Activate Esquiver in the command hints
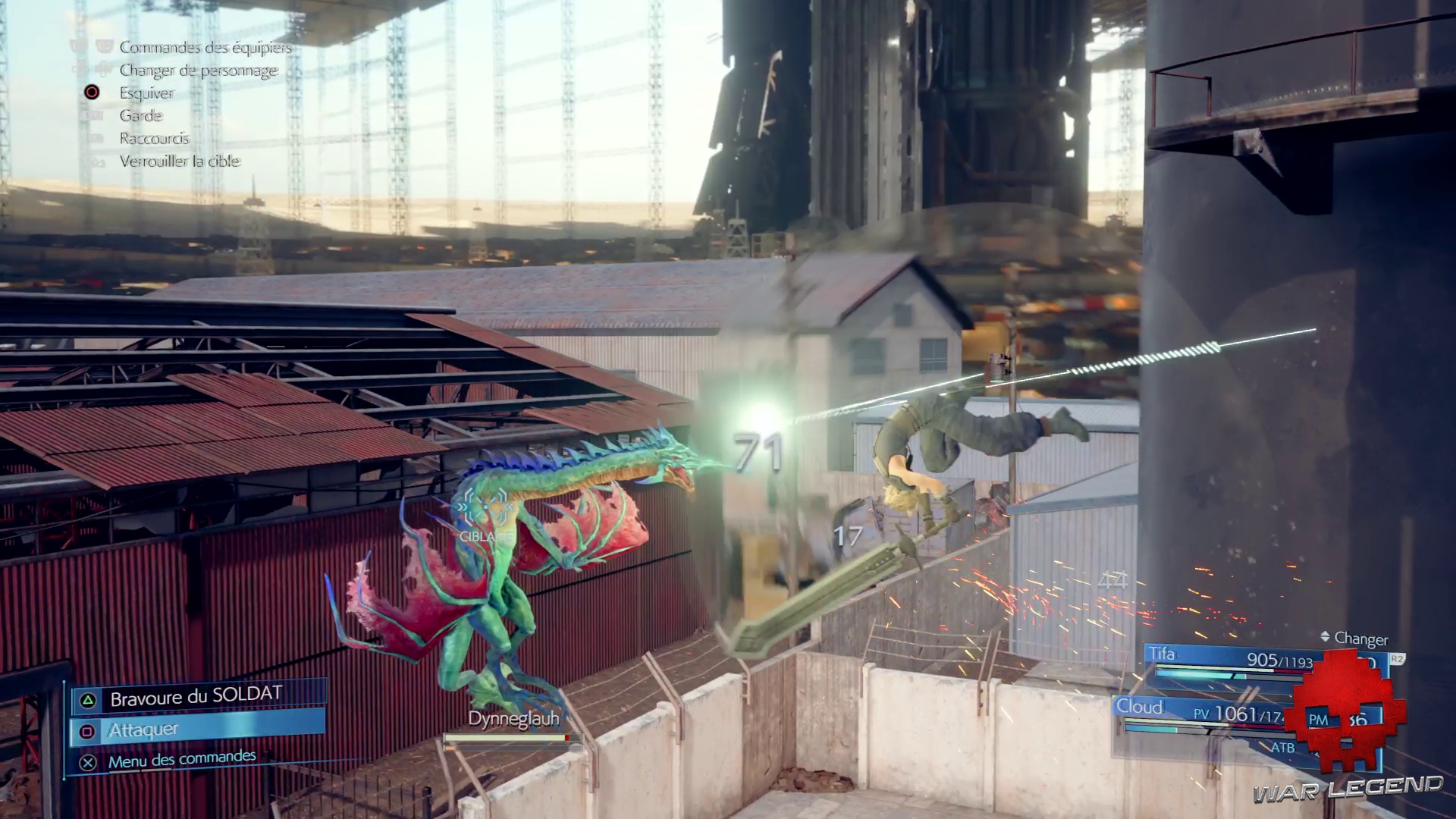This screenshot has width=1456, height=819. 145,93
